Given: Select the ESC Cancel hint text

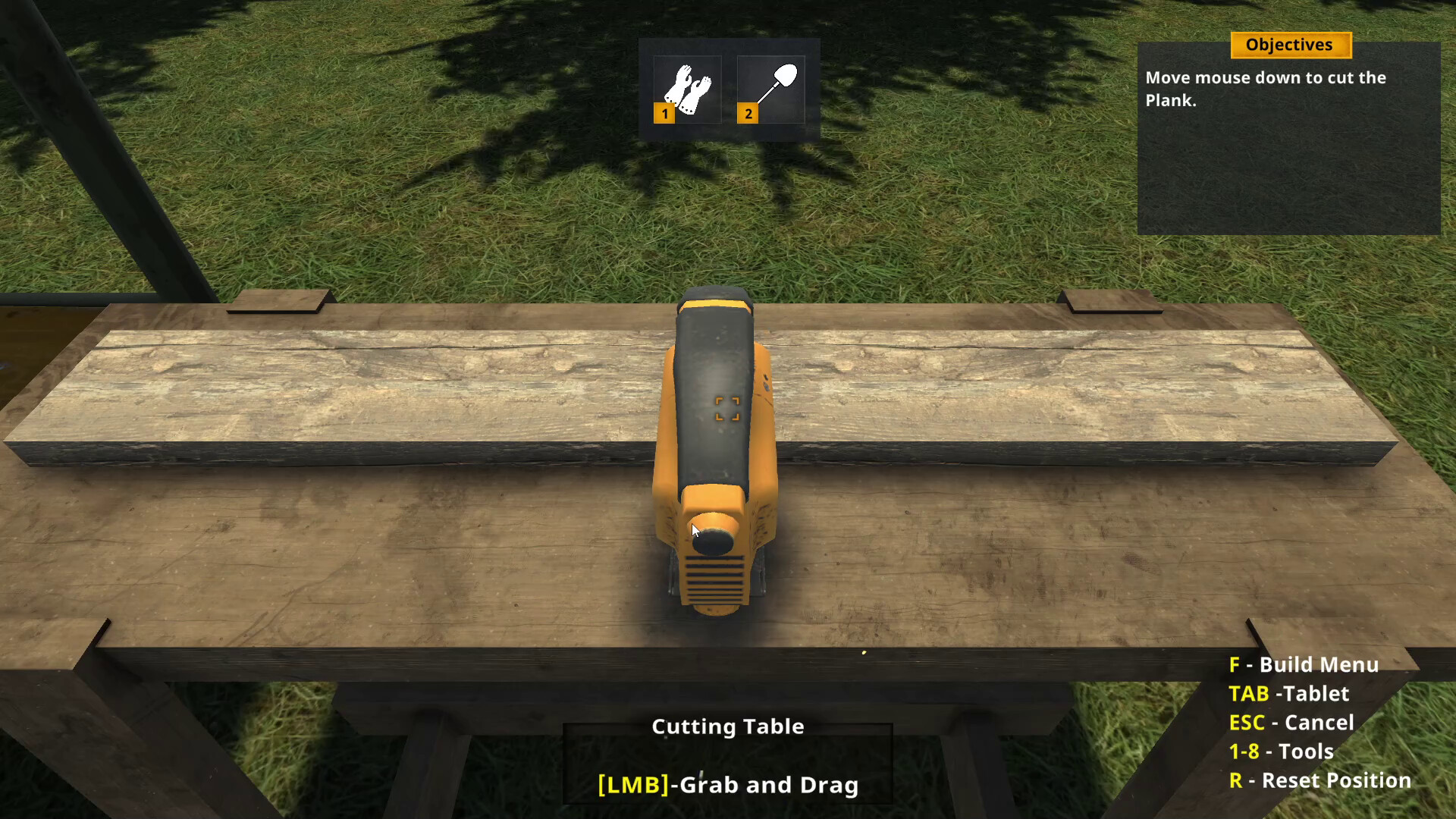Looking at the screenshot, I should tap(1291, 723).
